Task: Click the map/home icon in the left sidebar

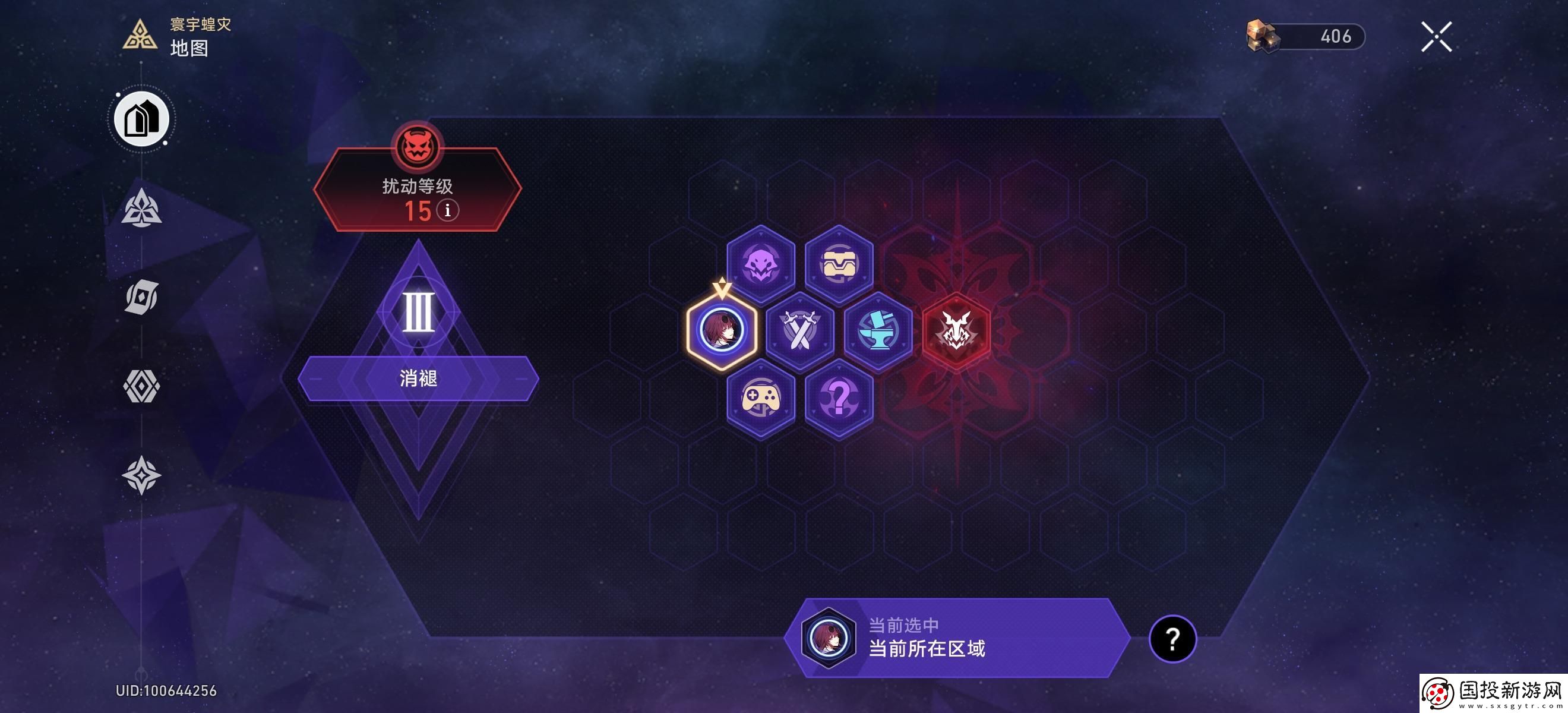Action: click(142, 119)
